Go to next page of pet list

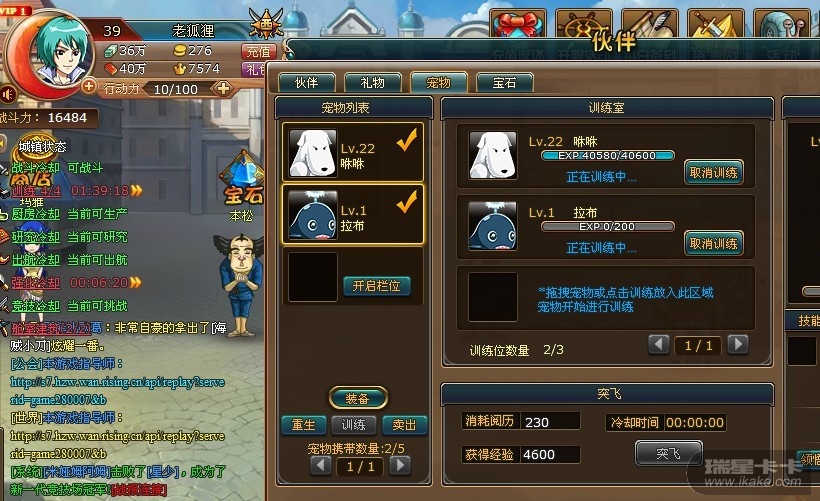point(400,465)
